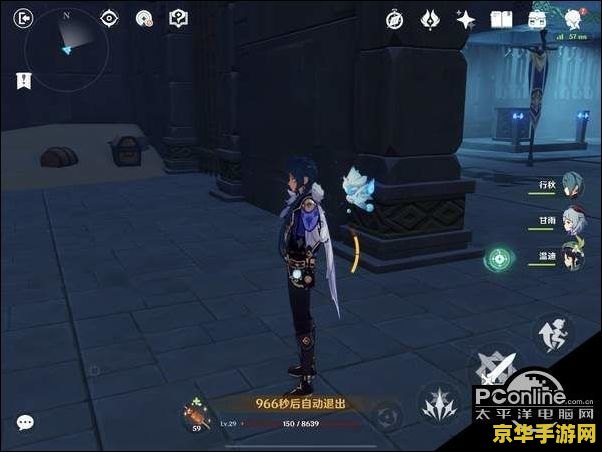Tap the yellow exclamation bookmark icon
This screenshot has width=602, height=452.
pos(23,80)
